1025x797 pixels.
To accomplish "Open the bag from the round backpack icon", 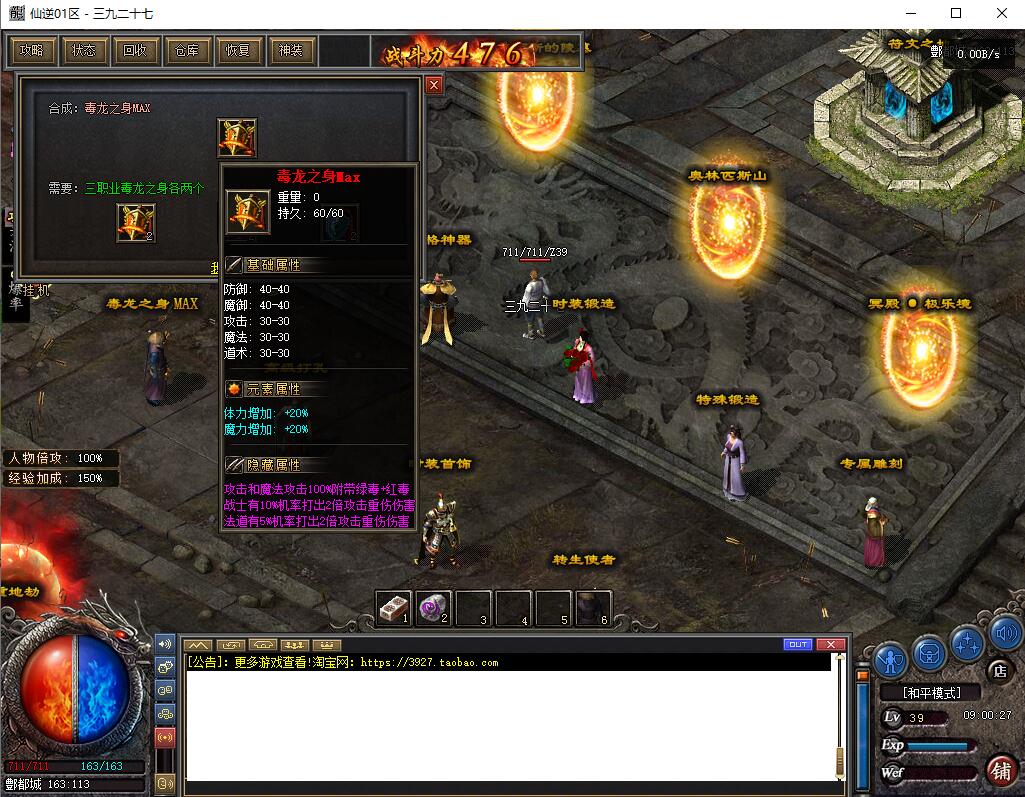I will click(x=929, y=654).
